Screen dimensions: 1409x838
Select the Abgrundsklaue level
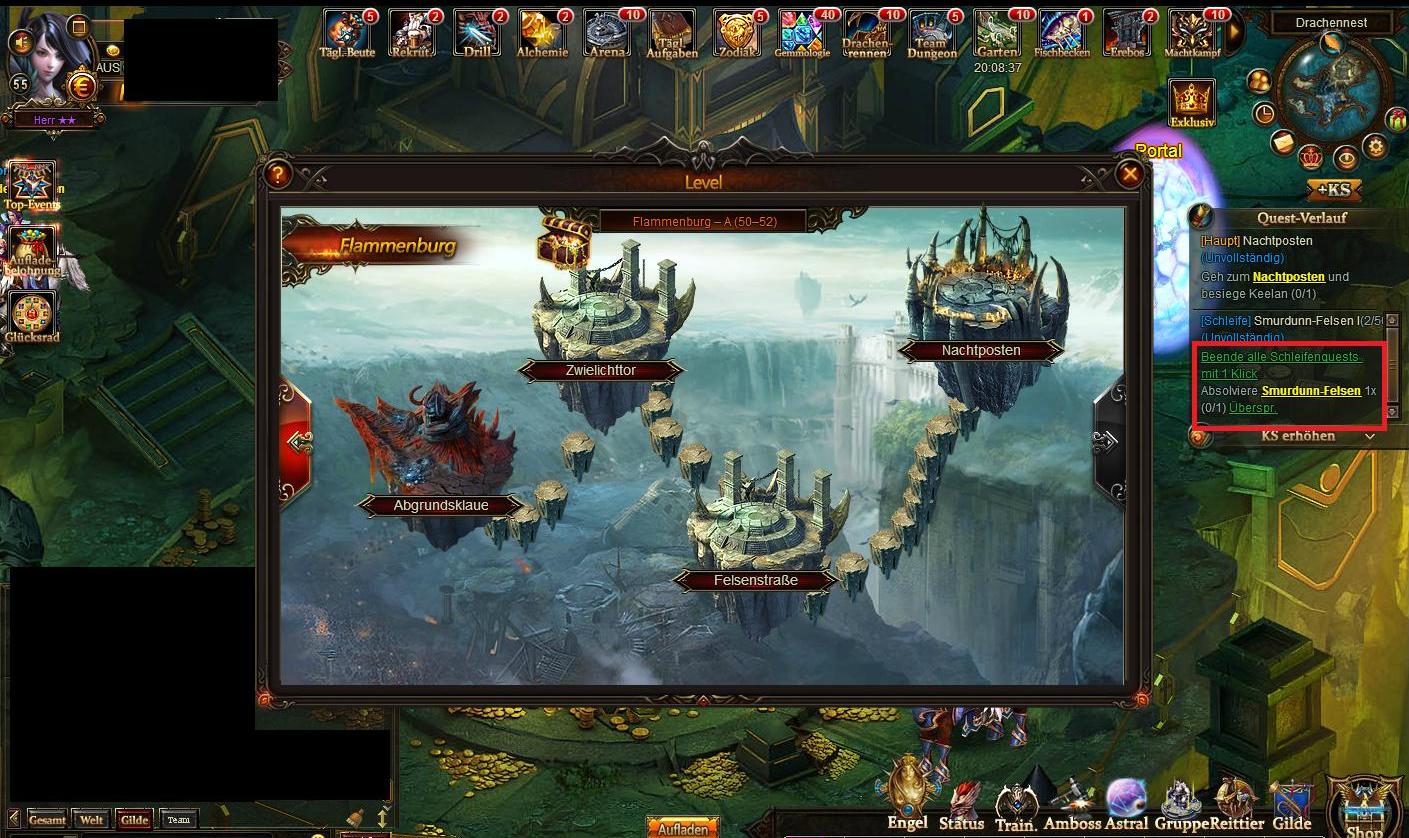coord(440,505)
